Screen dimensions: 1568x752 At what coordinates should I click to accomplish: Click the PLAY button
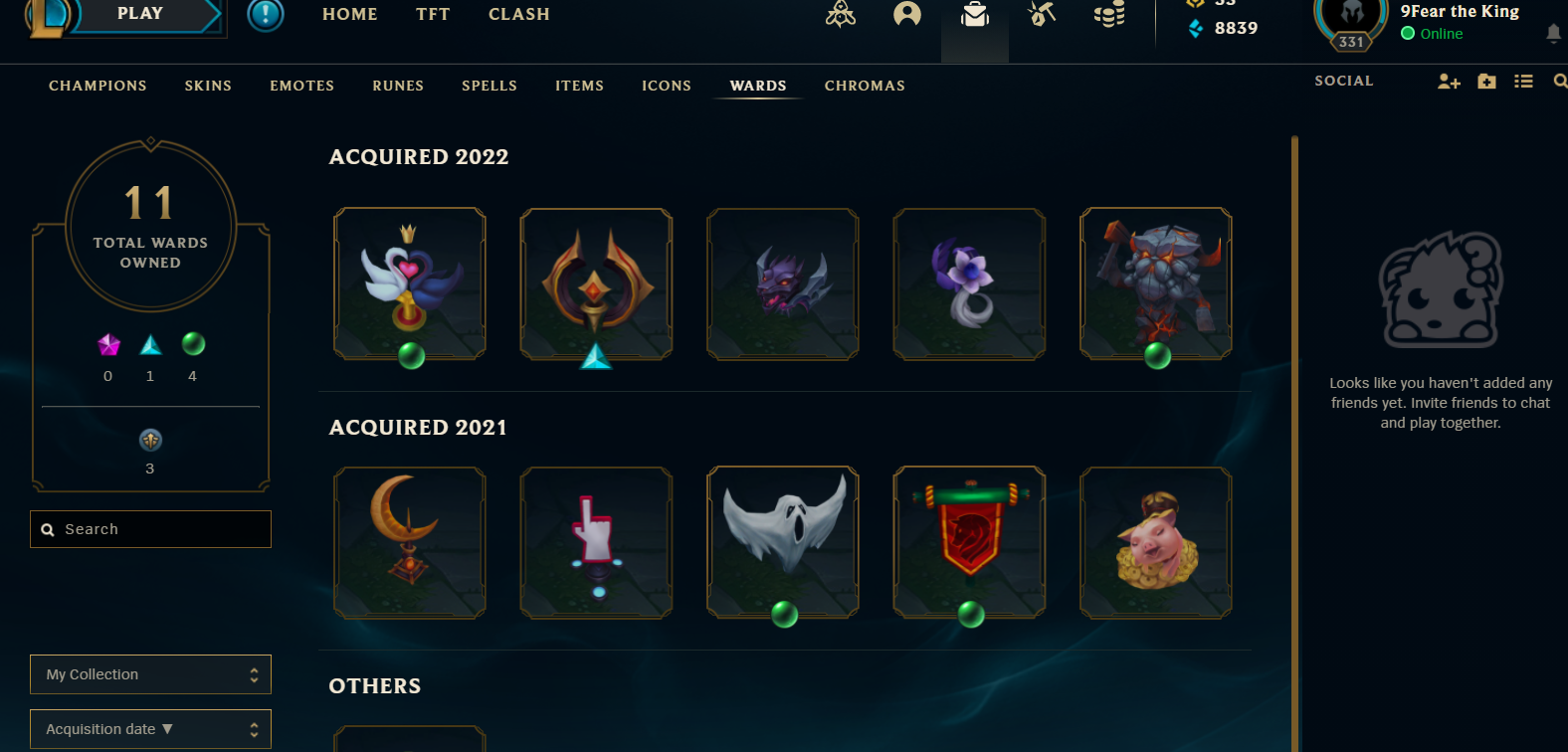pyautogui.click(x=139, y=14)
